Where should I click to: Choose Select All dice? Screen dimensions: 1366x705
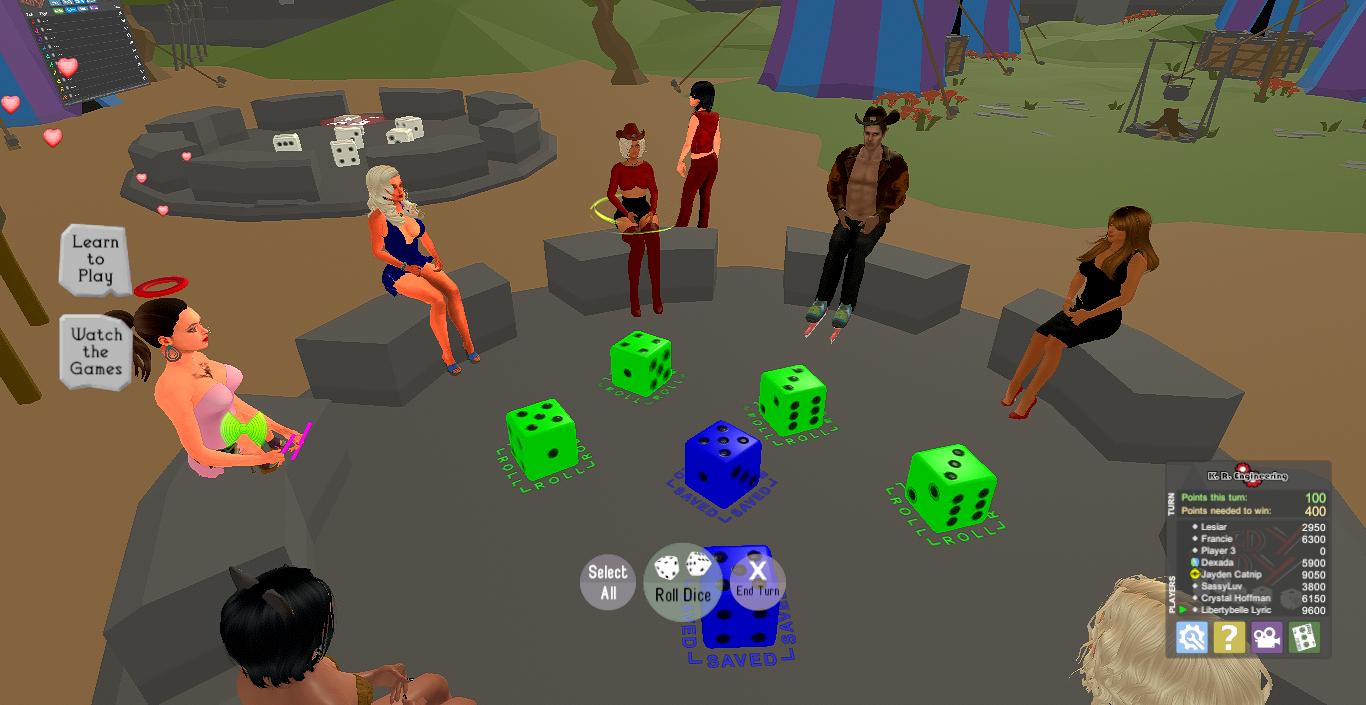[x=608, y=582]
